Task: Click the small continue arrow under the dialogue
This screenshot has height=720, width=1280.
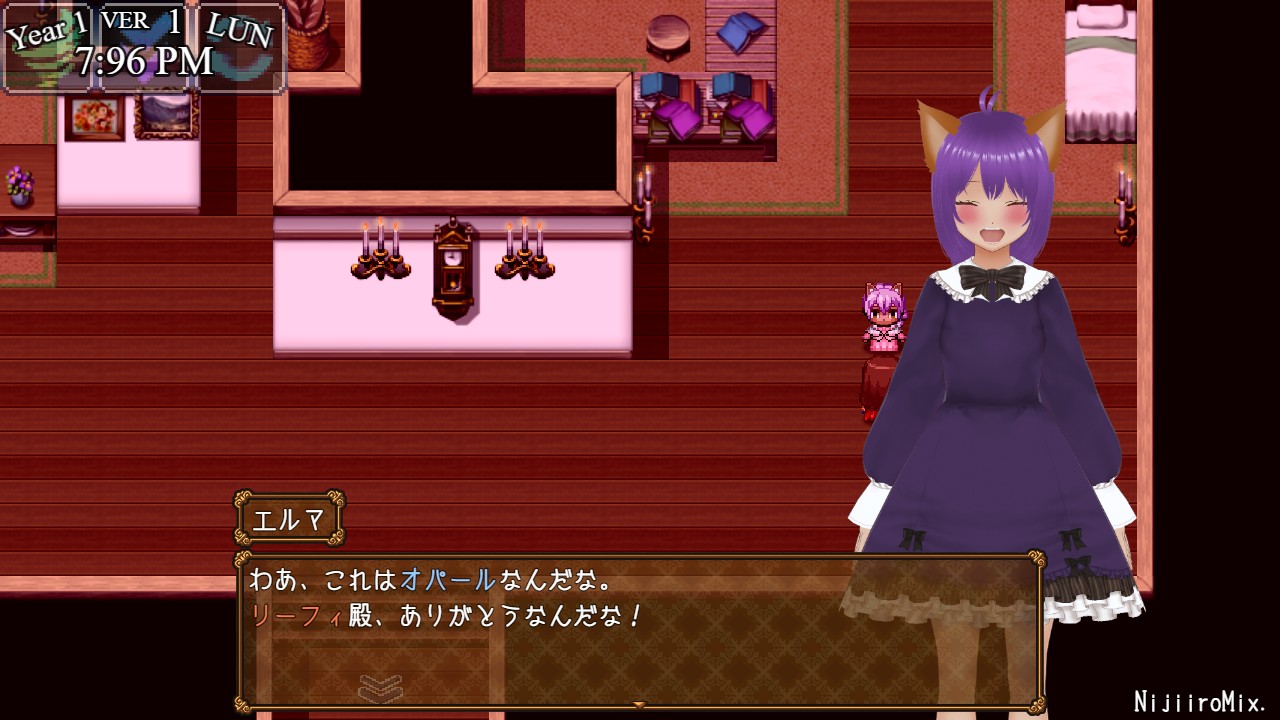Action: pyautogui.click(x=639, y=705)
